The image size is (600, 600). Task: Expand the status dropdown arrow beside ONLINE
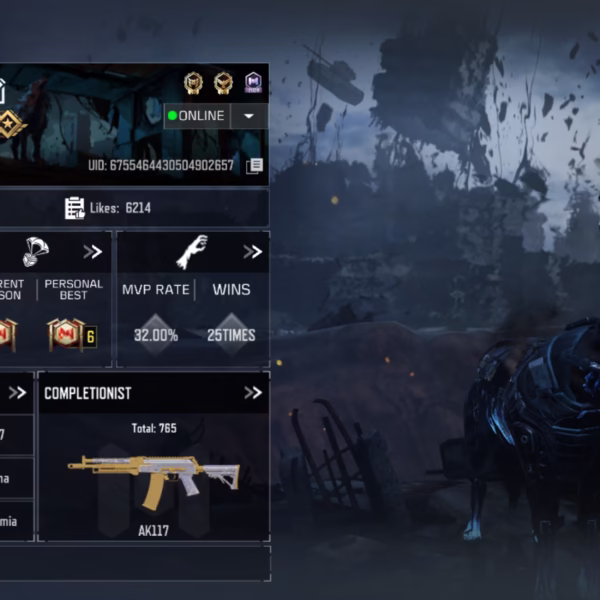click(248, 116)
